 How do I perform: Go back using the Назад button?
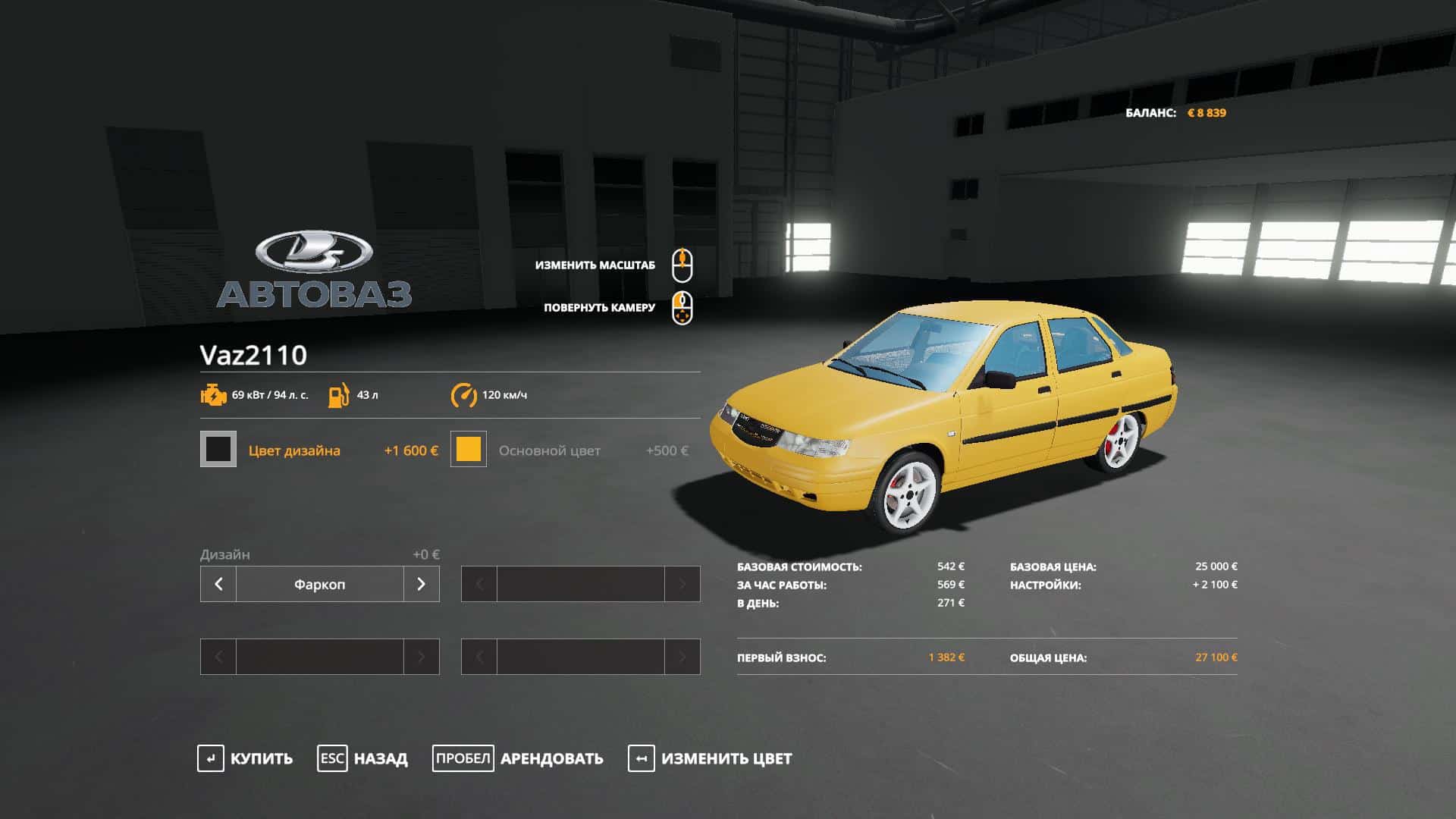pos(362,758)
